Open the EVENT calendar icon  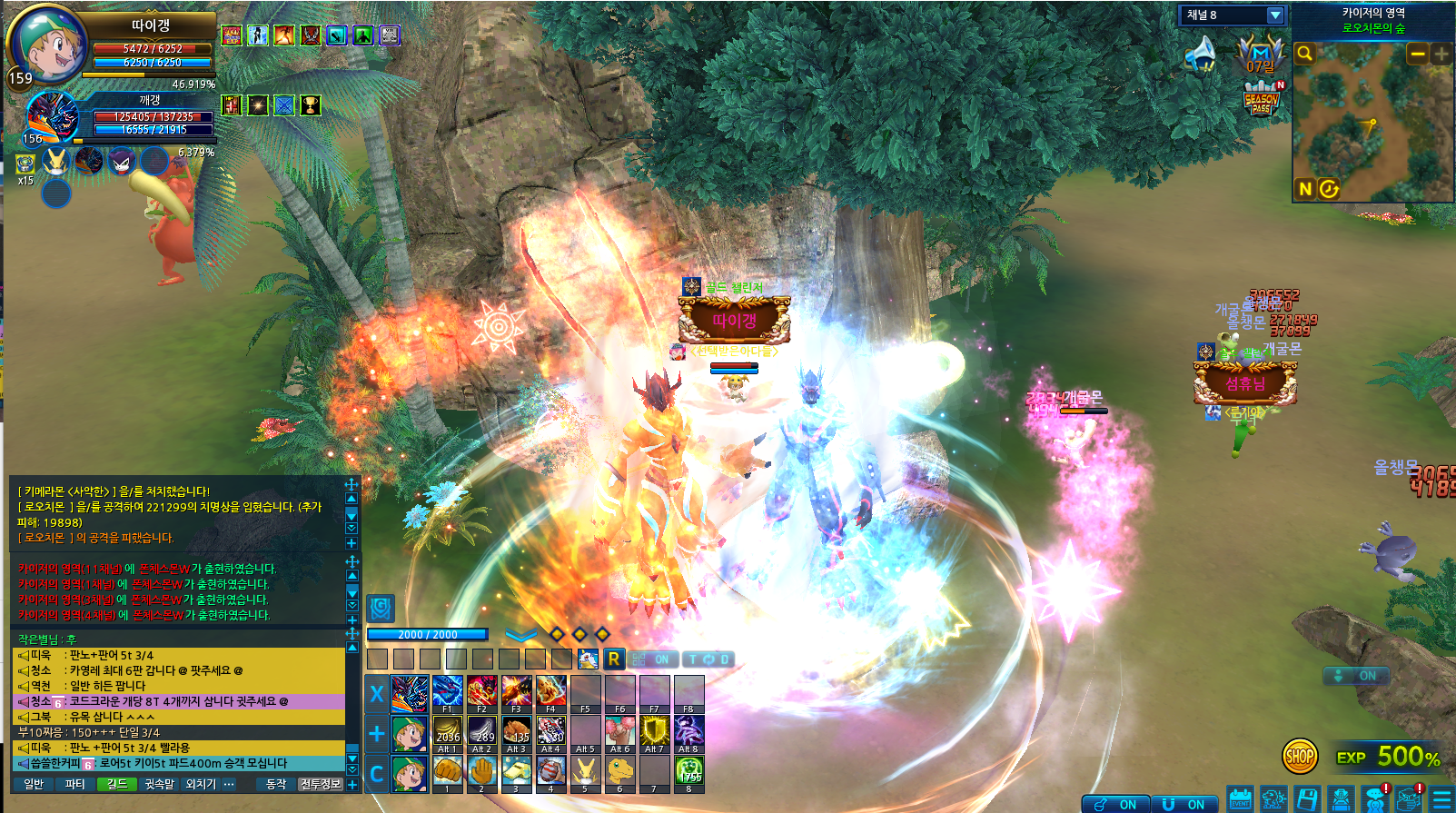pyautogui.click(x=1240, y=799)
